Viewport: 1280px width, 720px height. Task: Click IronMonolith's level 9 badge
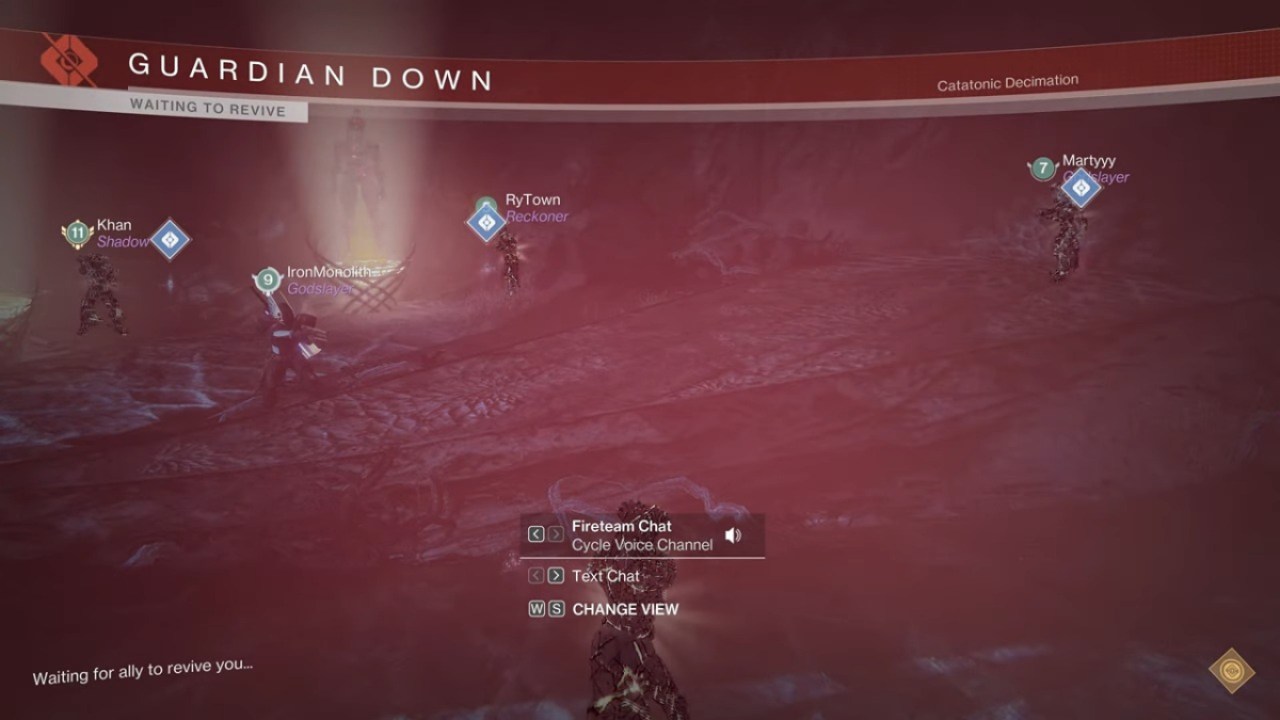(x=267, y=281)
